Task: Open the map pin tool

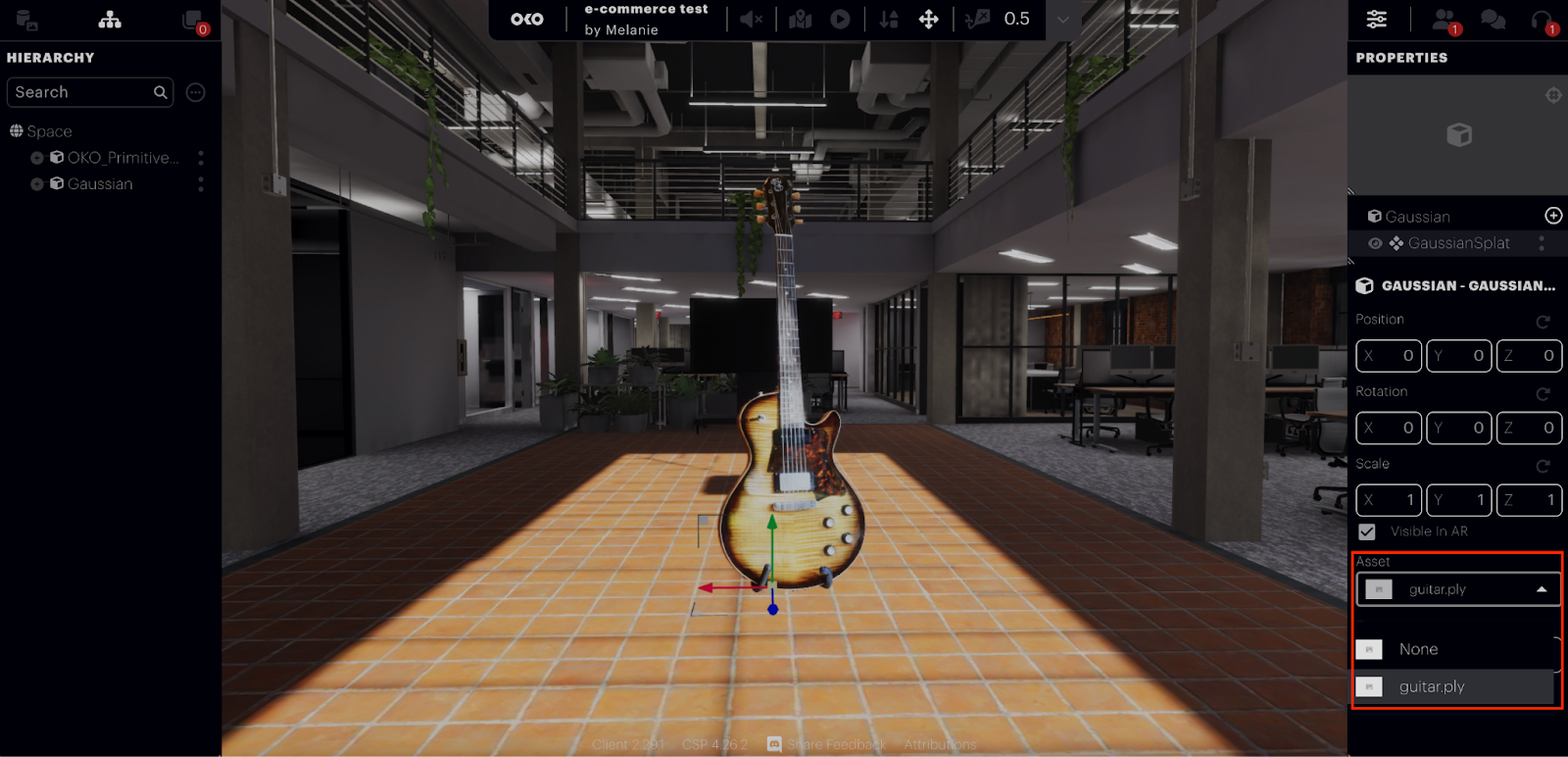Action: [x=801, y=20]
